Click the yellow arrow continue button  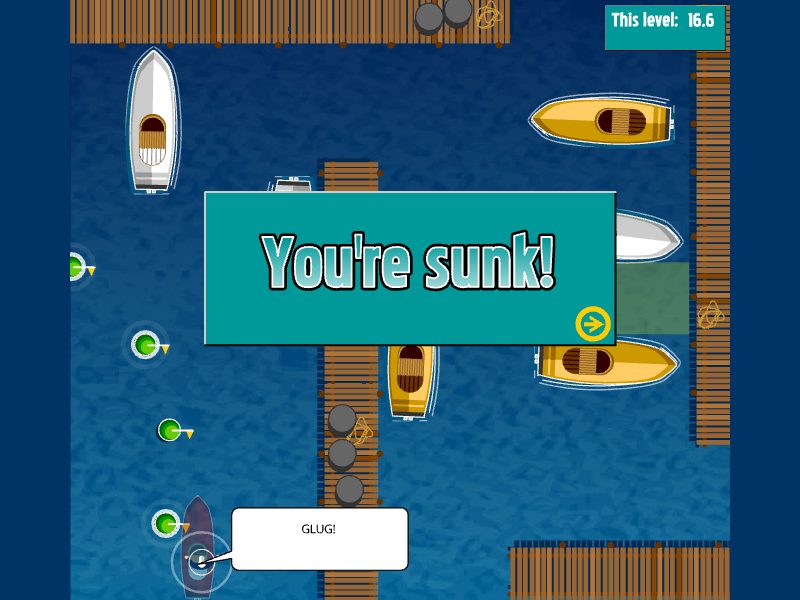[593, 323]
